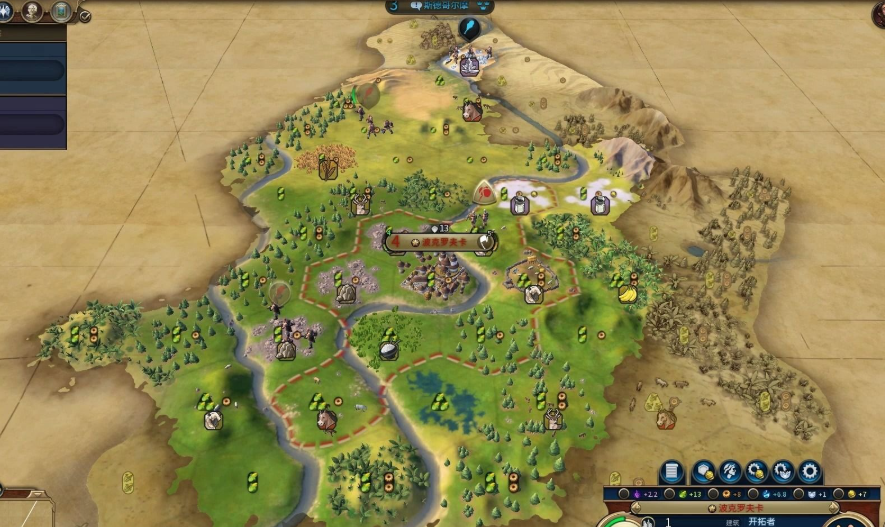
Task: Open manage citizens with the head icon
Action: [x=730, y=471]
